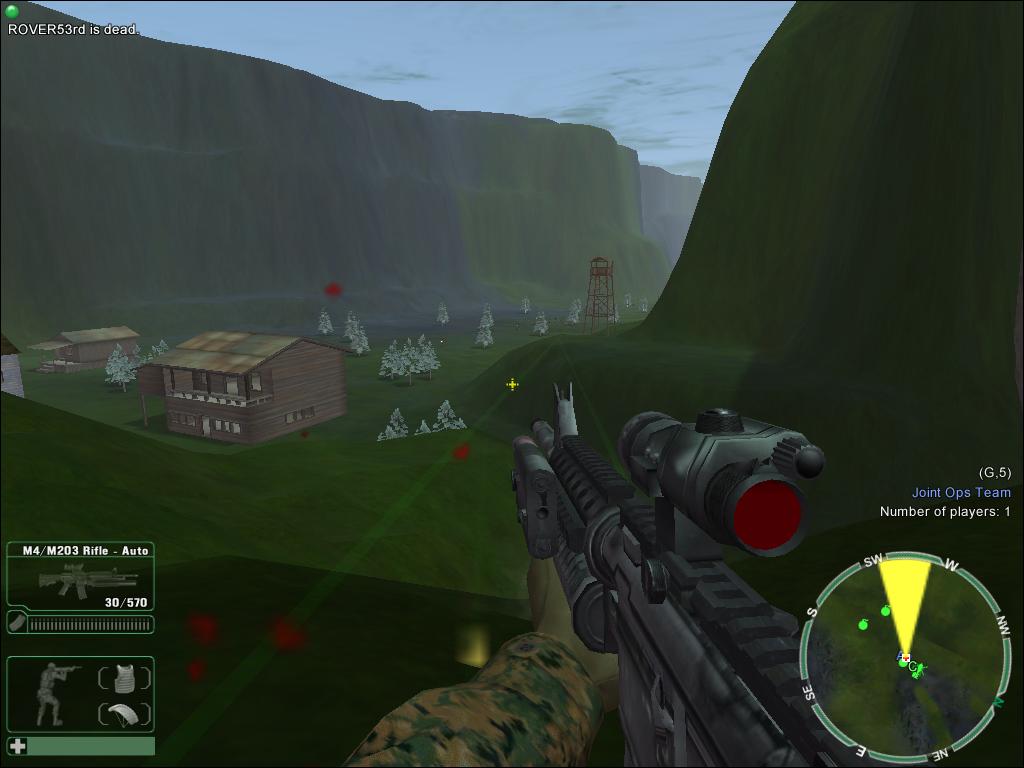This screenshot has height=768, width=1024.
Task: Click the green status dot beside kill feed
Action: tap(12, 11)
